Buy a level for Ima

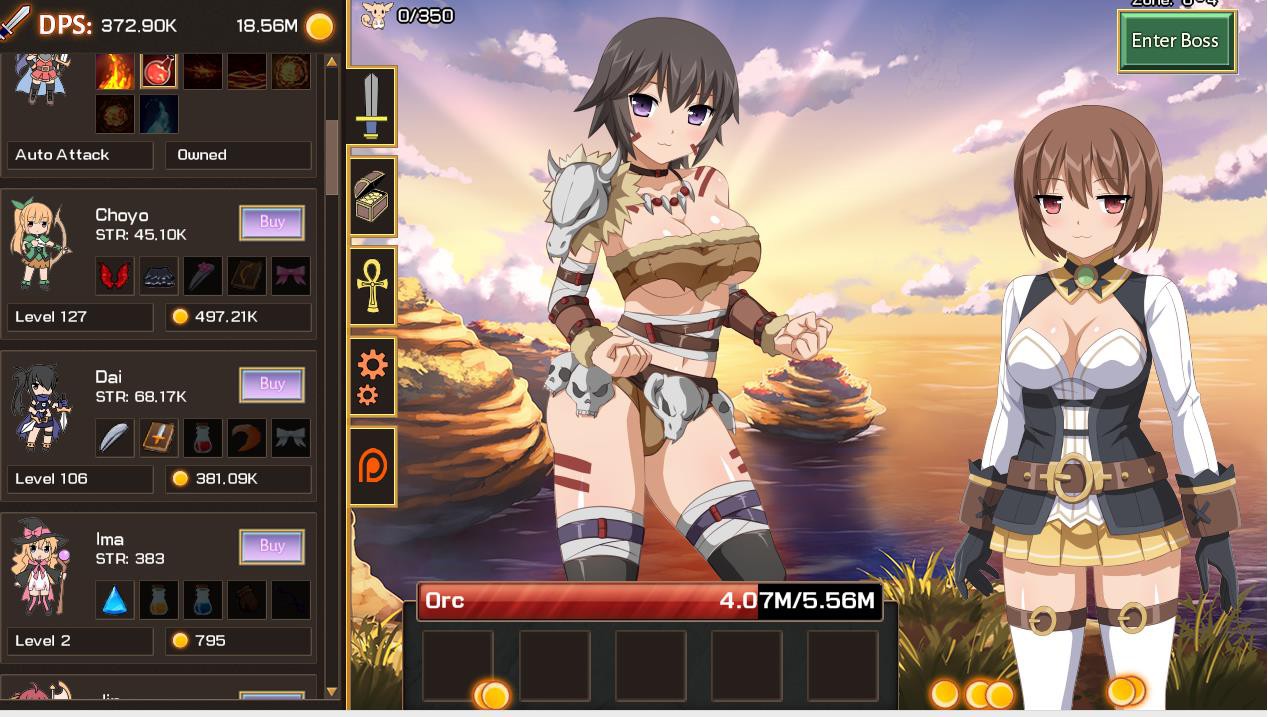pos(272,547)
